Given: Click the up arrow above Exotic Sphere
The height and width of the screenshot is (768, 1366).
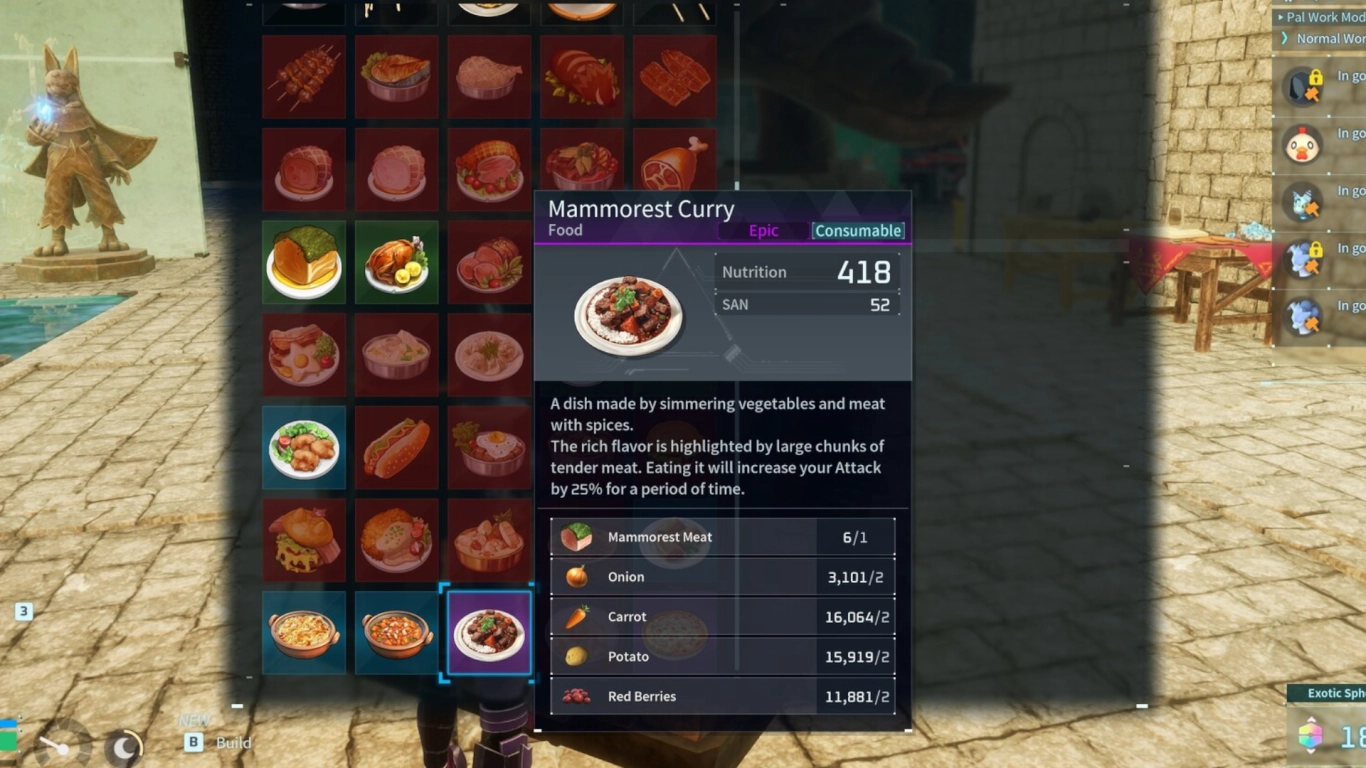Looking at the screenshot, I should pos(1311,716).
